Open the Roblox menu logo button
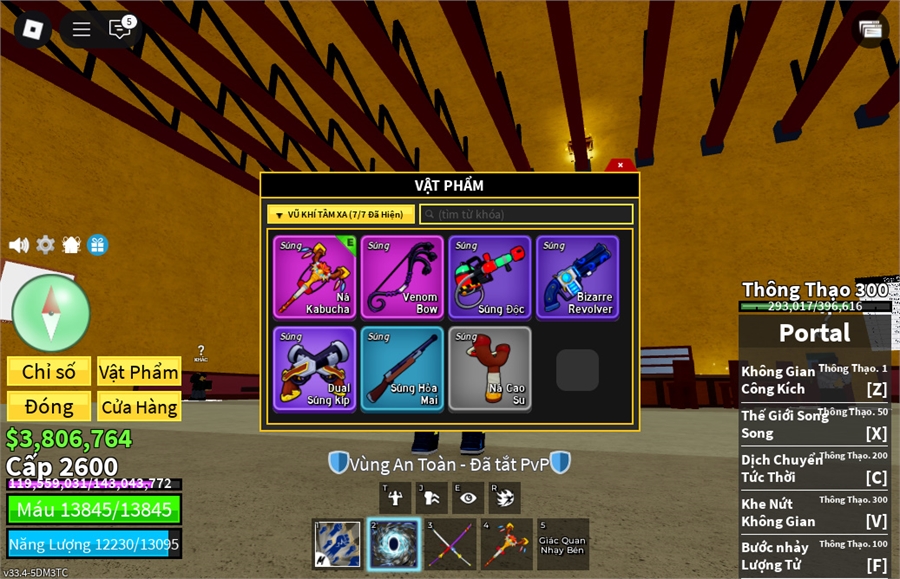900x579 pixels. (x=32, y=29)
